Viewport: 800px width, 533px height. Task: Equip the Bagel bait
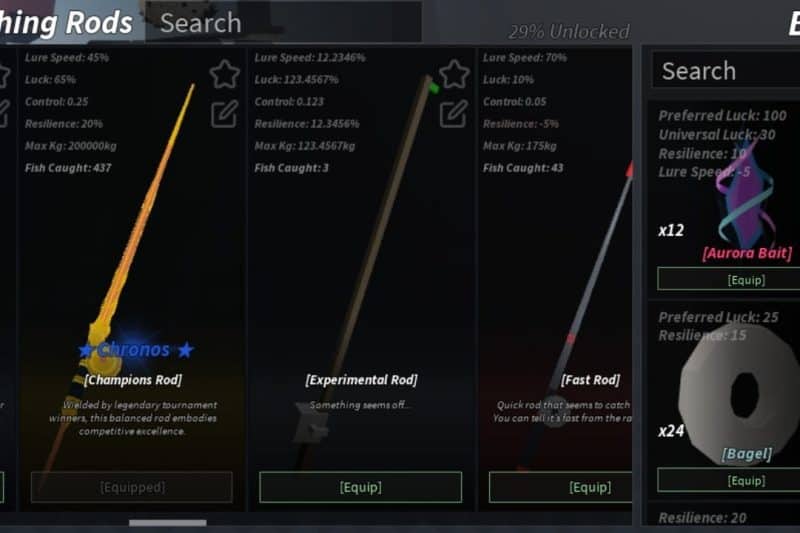pos(728,480)
